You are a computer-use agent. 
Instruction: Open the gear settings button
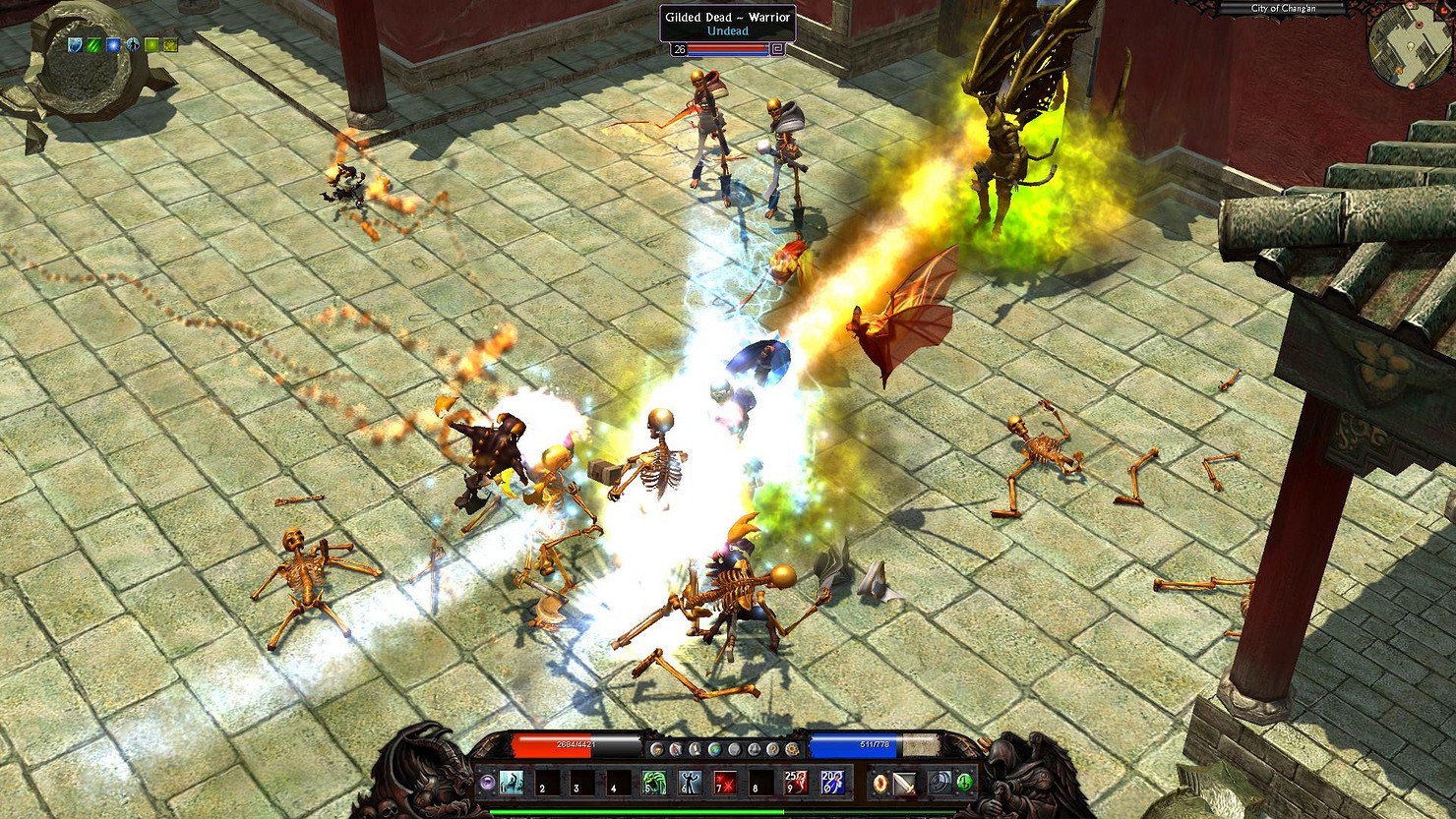[792, 749]
